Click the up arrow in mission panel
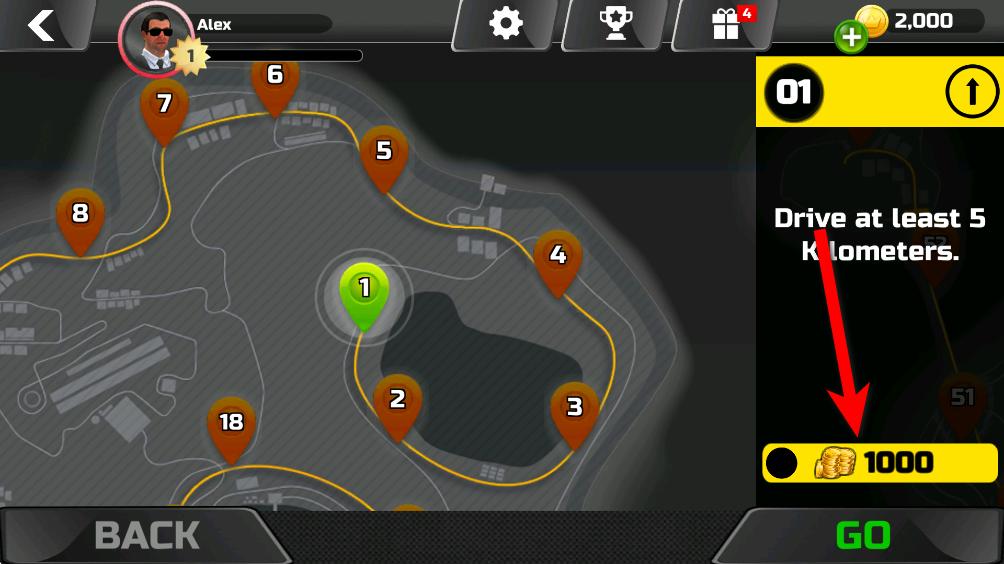The width and height of the screenshot is (1004, 564). 968,93
